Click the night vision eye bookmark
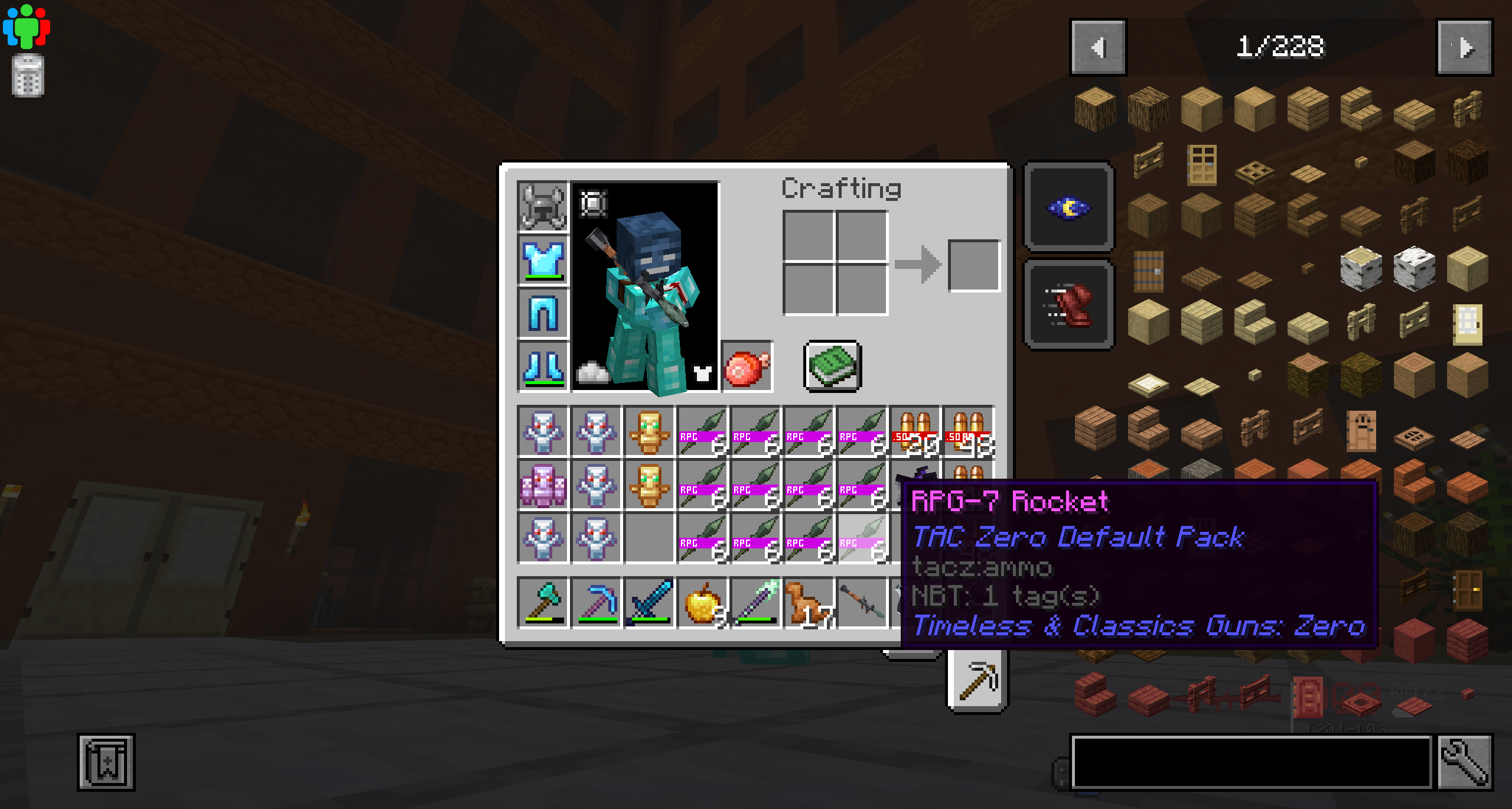 [1068, 208]
